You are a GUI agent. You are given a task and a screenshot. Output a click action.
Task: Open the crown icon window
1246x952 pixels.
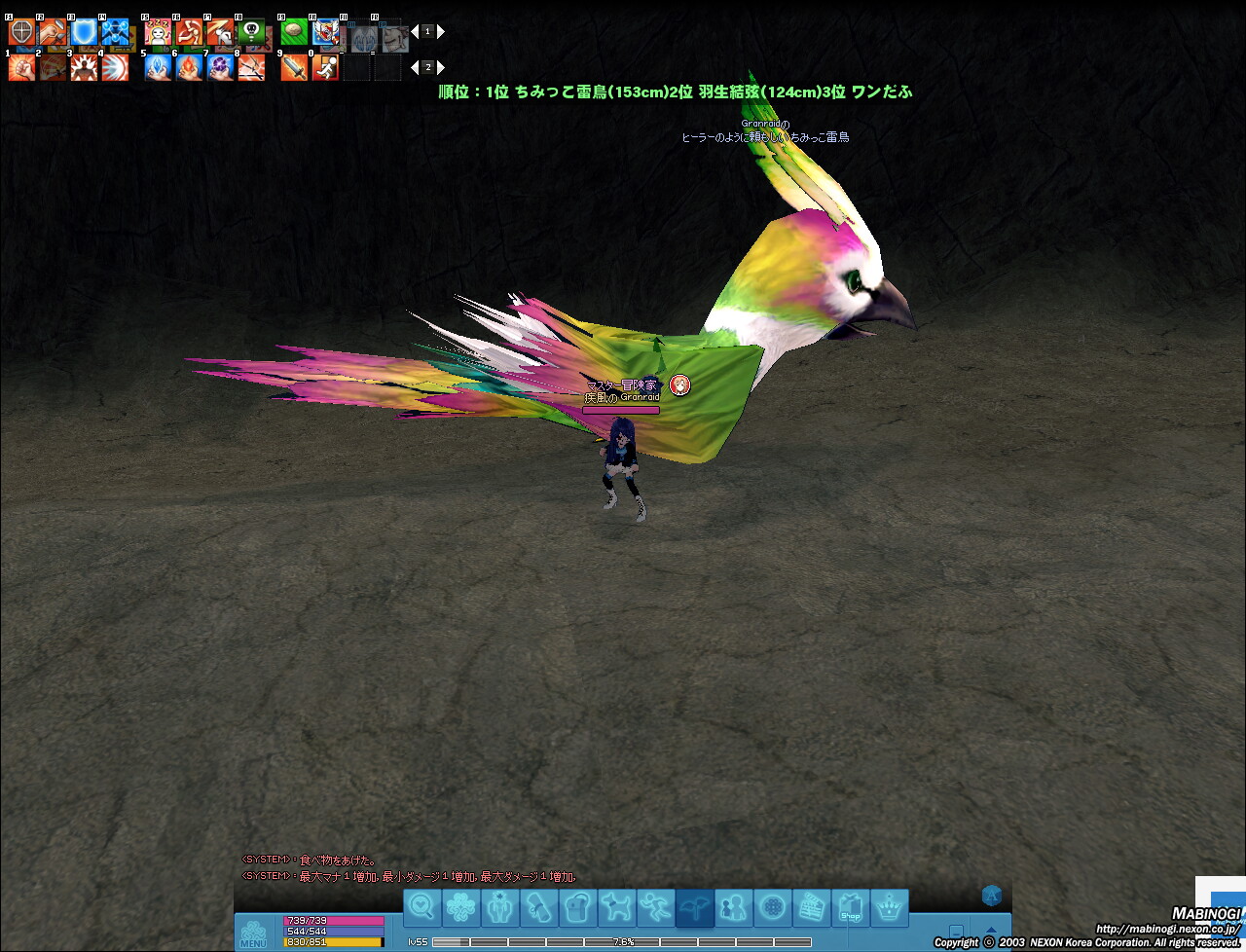pyautogui.click(x=889, y=908)
